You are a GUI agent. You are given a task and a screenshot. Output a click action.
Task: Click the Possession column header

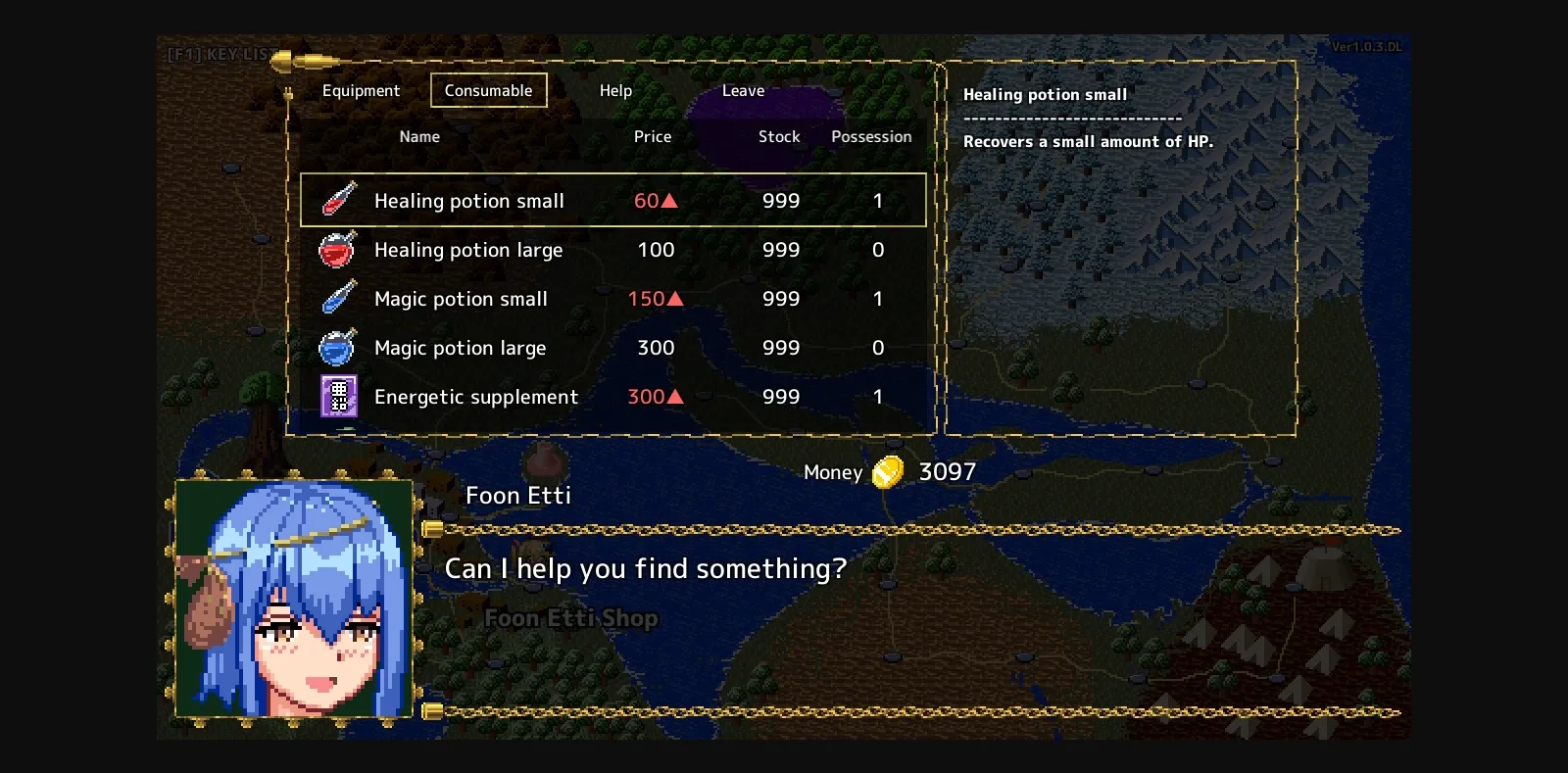click(871, 136)
